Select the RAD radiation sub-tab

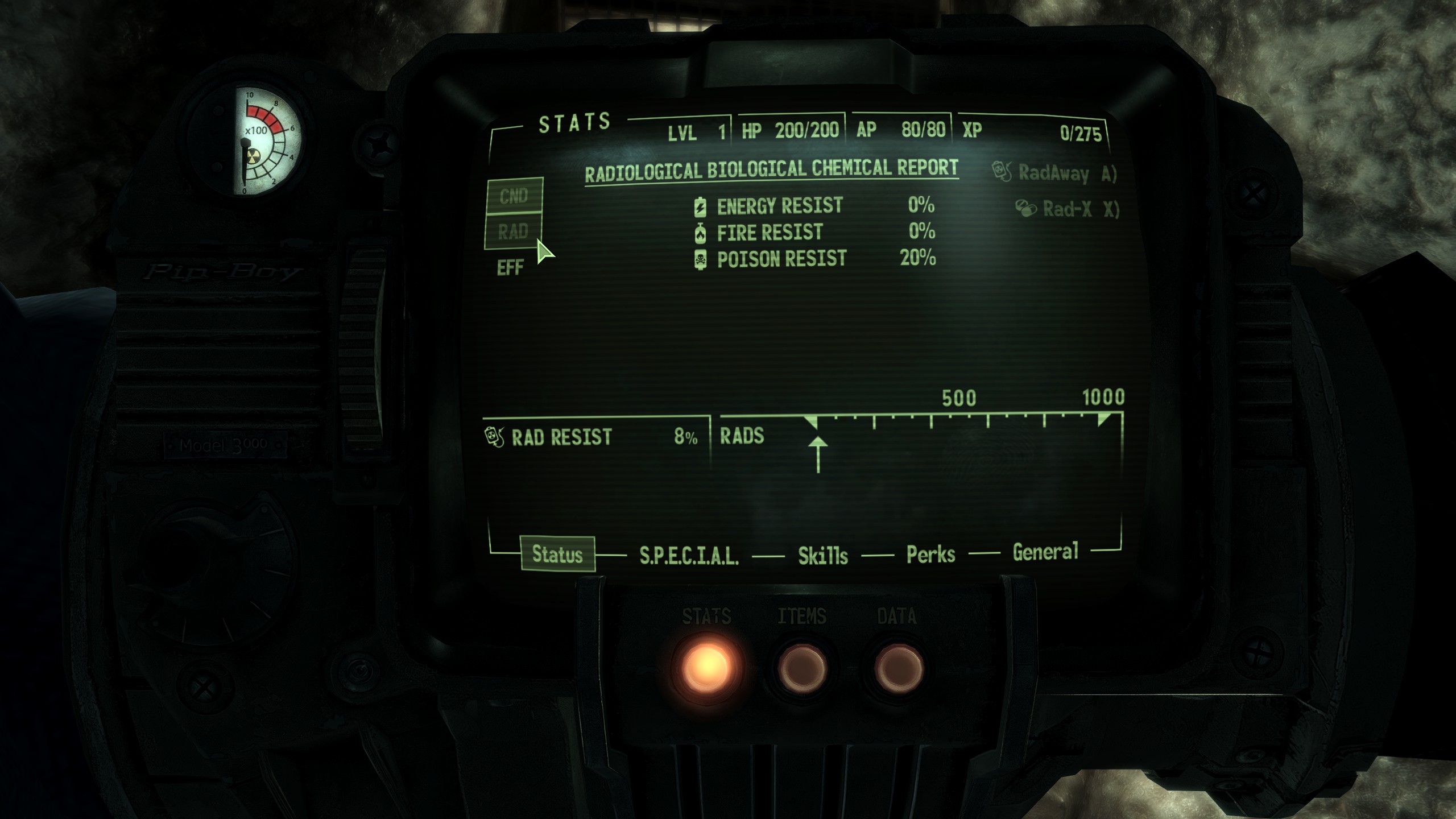tap(513, 231)
